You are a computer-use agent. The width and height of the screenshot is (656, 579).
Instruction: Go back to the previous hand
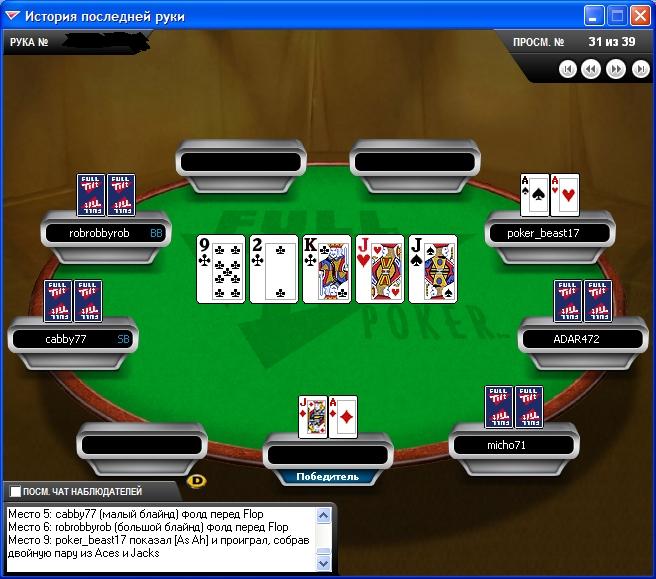coord(591,69)
